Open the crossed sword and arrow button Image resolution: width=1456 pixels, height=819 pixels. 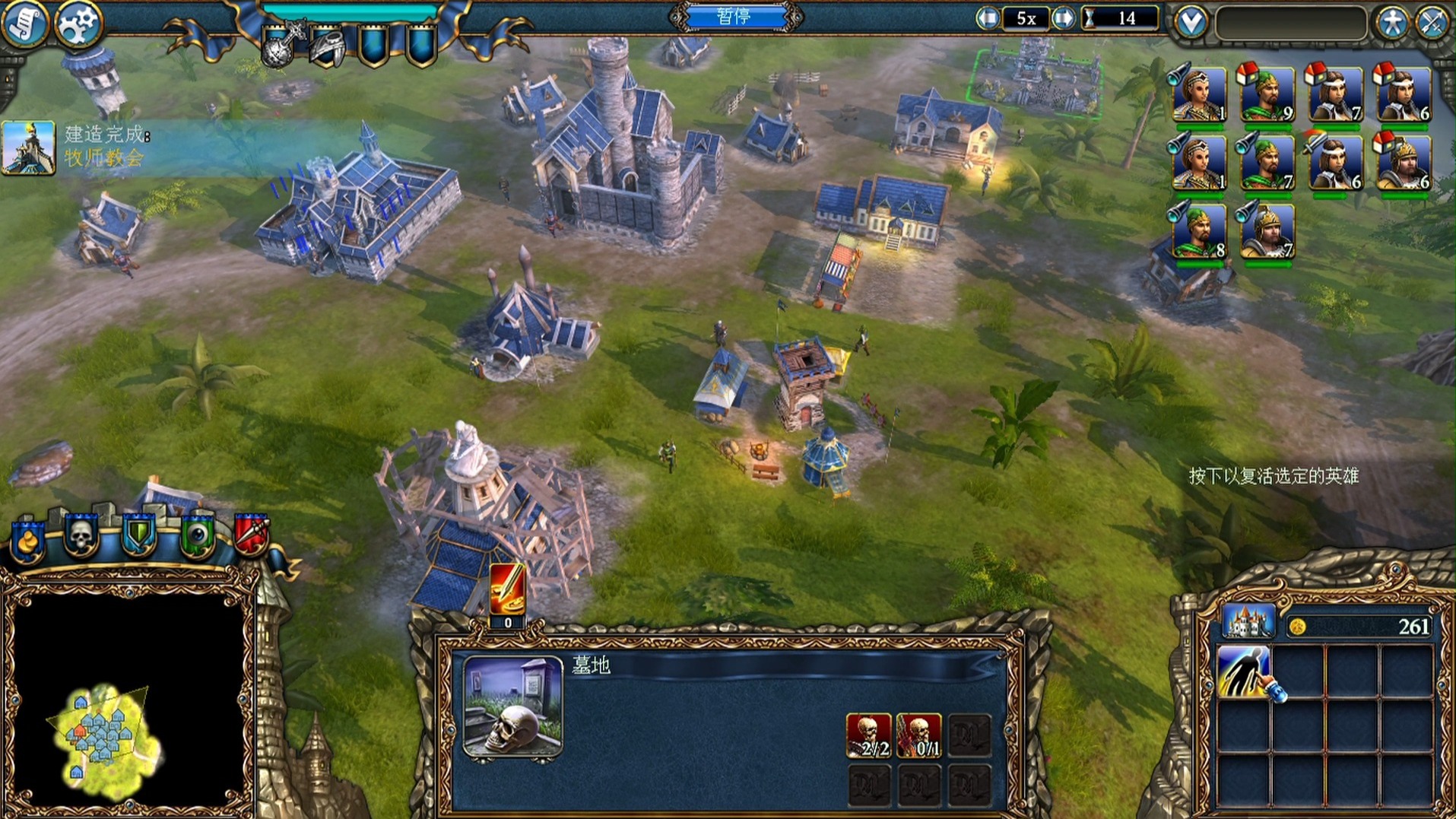(1433, 23)
